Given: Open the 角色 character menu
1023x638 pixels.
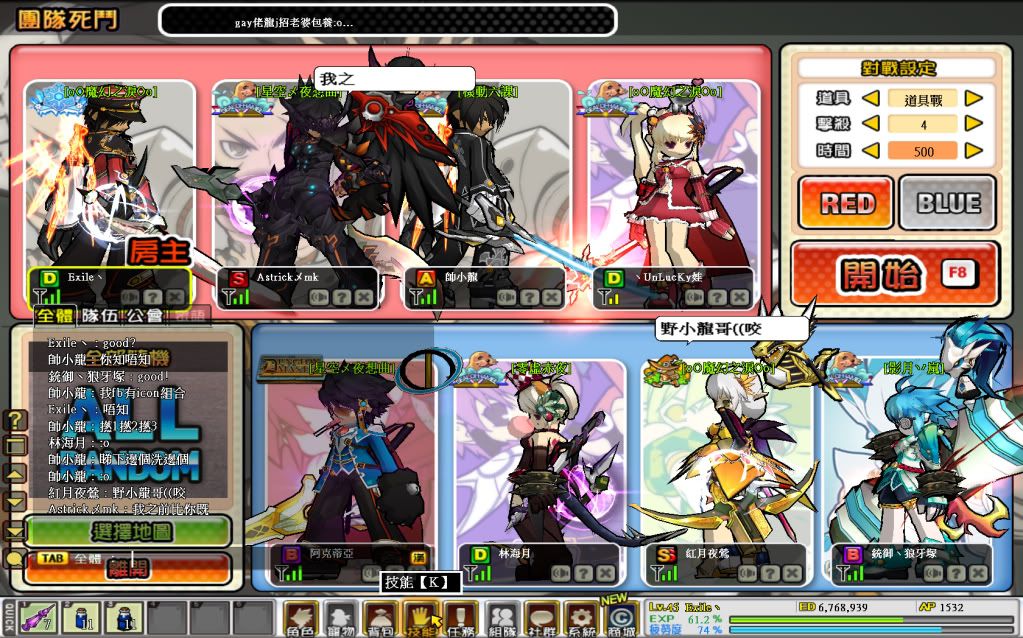Looking at the screenshot, I should [x=300, y=620].
